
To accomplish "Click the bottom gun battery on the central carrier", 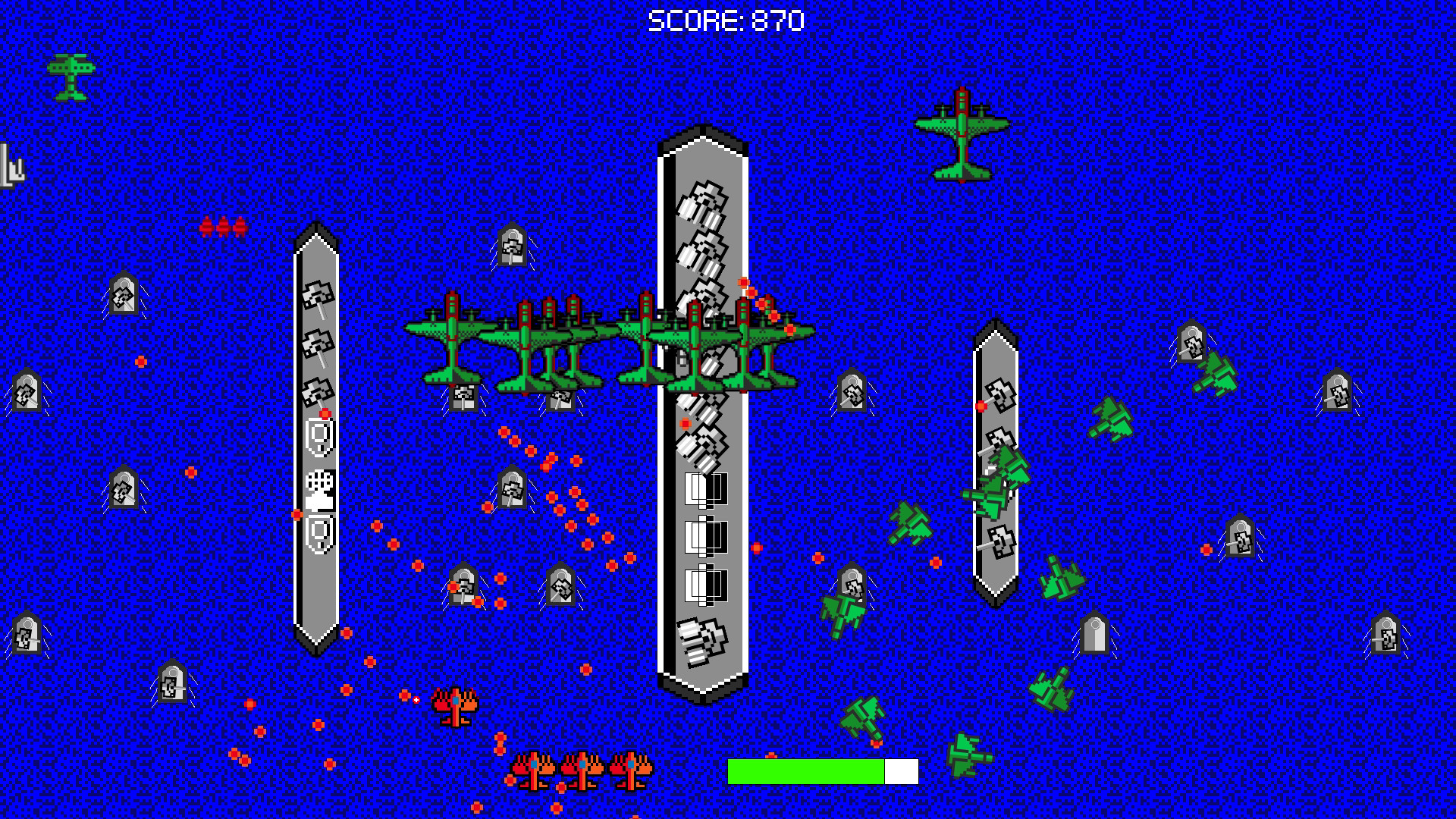I will [701, 641].
